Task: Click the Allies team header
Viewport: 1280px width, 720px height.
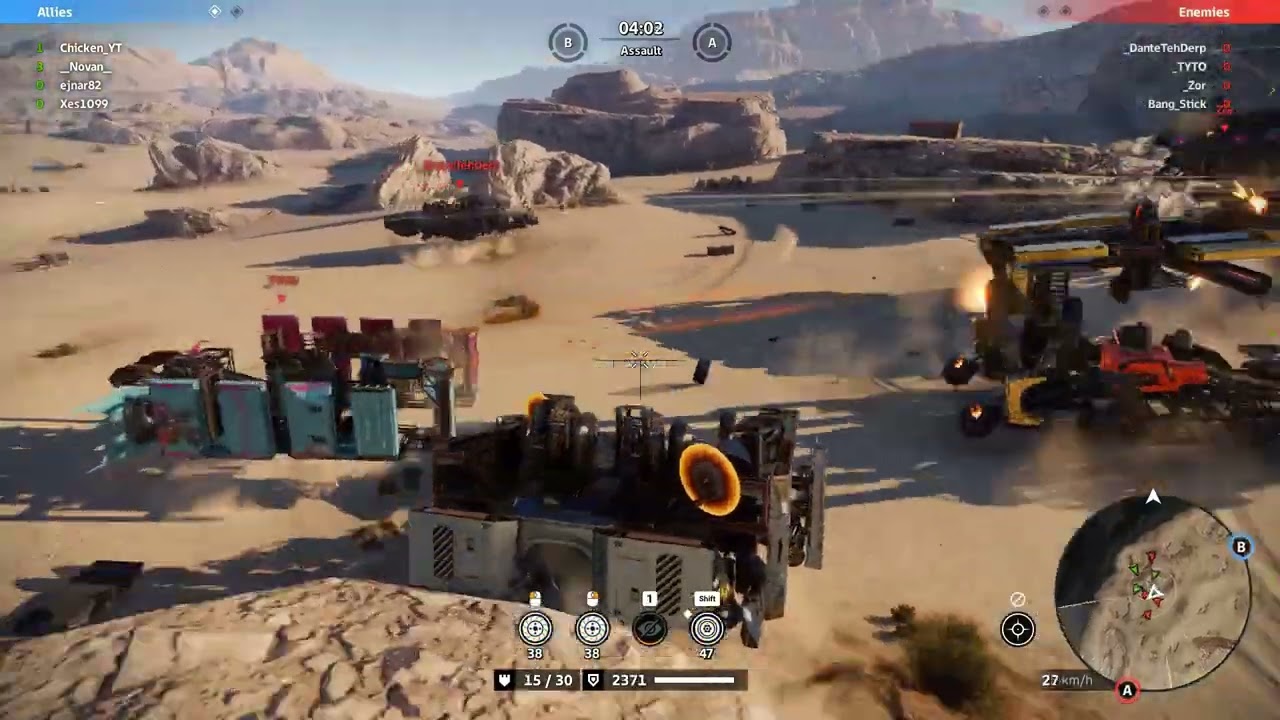Action: 54,12
